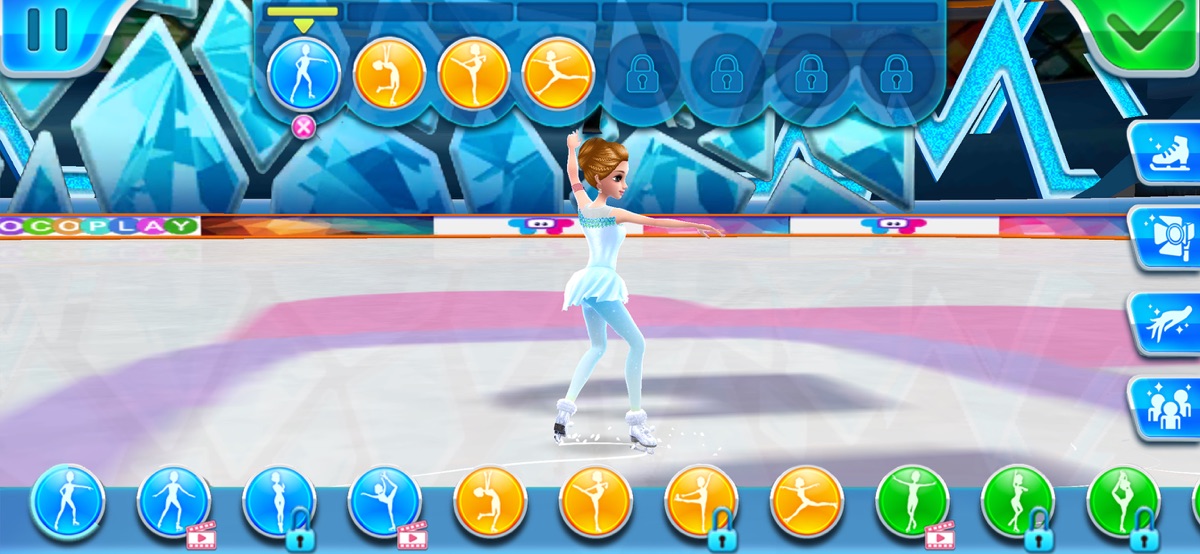Remove the selected move using the pink X

click(x=304, y=126)
